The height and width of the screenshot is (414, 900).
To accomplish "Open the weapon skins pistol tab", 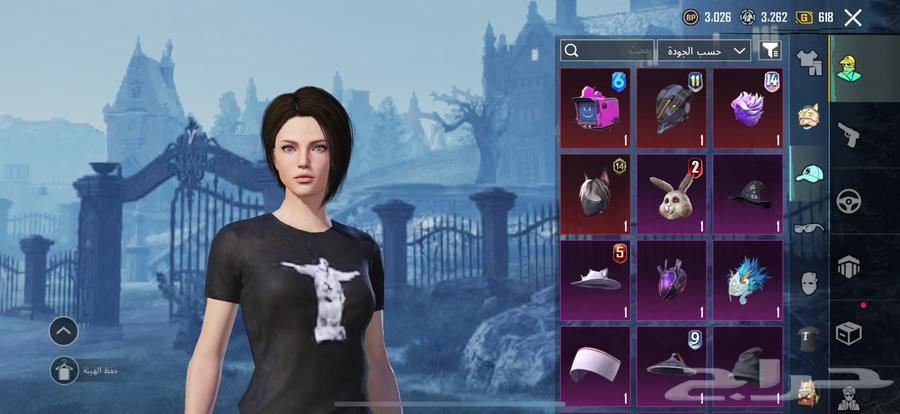I will (849, 133).
